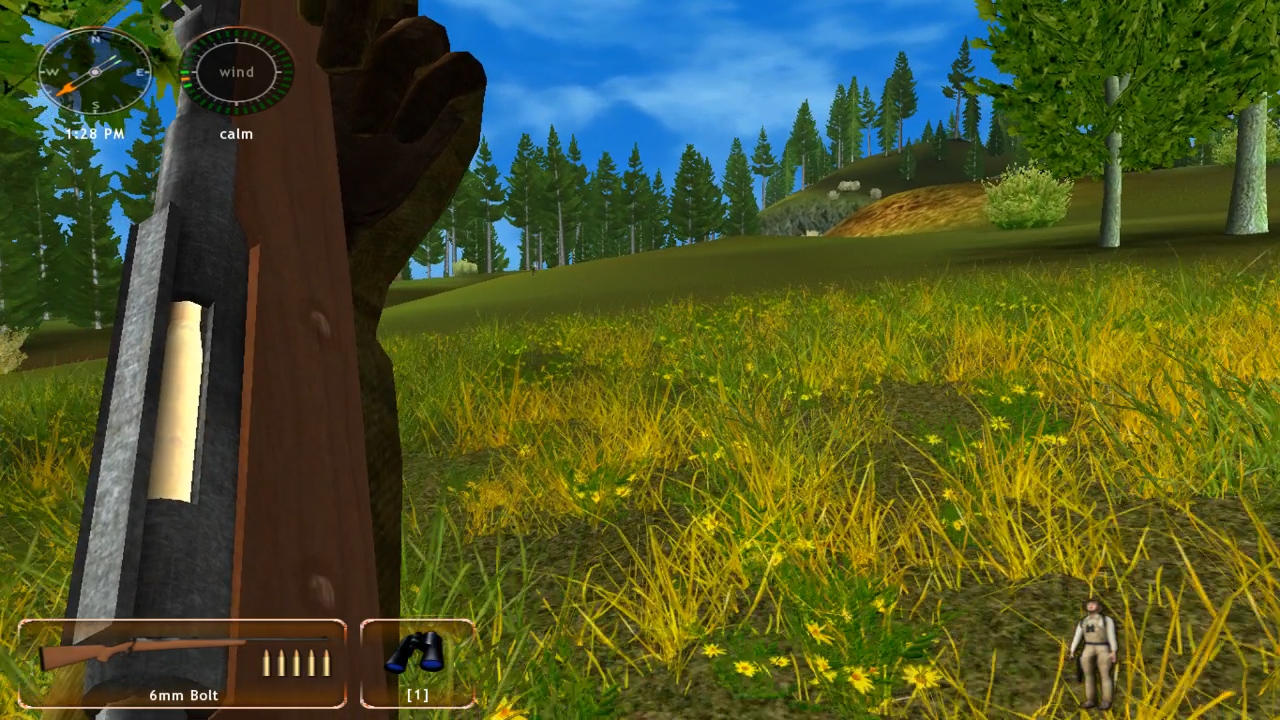The width and height of the screenshot is (1280, 720).
Task: Select the first ammo cartridge icon
Action: coord(266,662)
